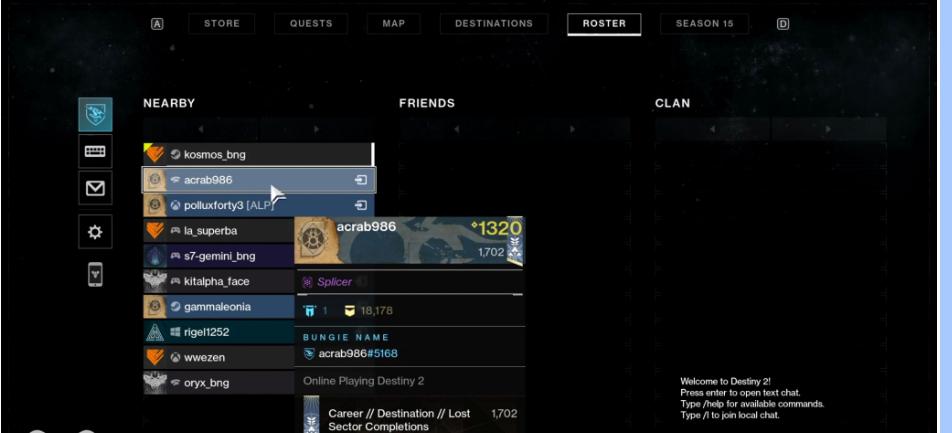Open the keyboard chat sidebar icon
This screenshot has height=433, width=952.
(x=96, y=150)
